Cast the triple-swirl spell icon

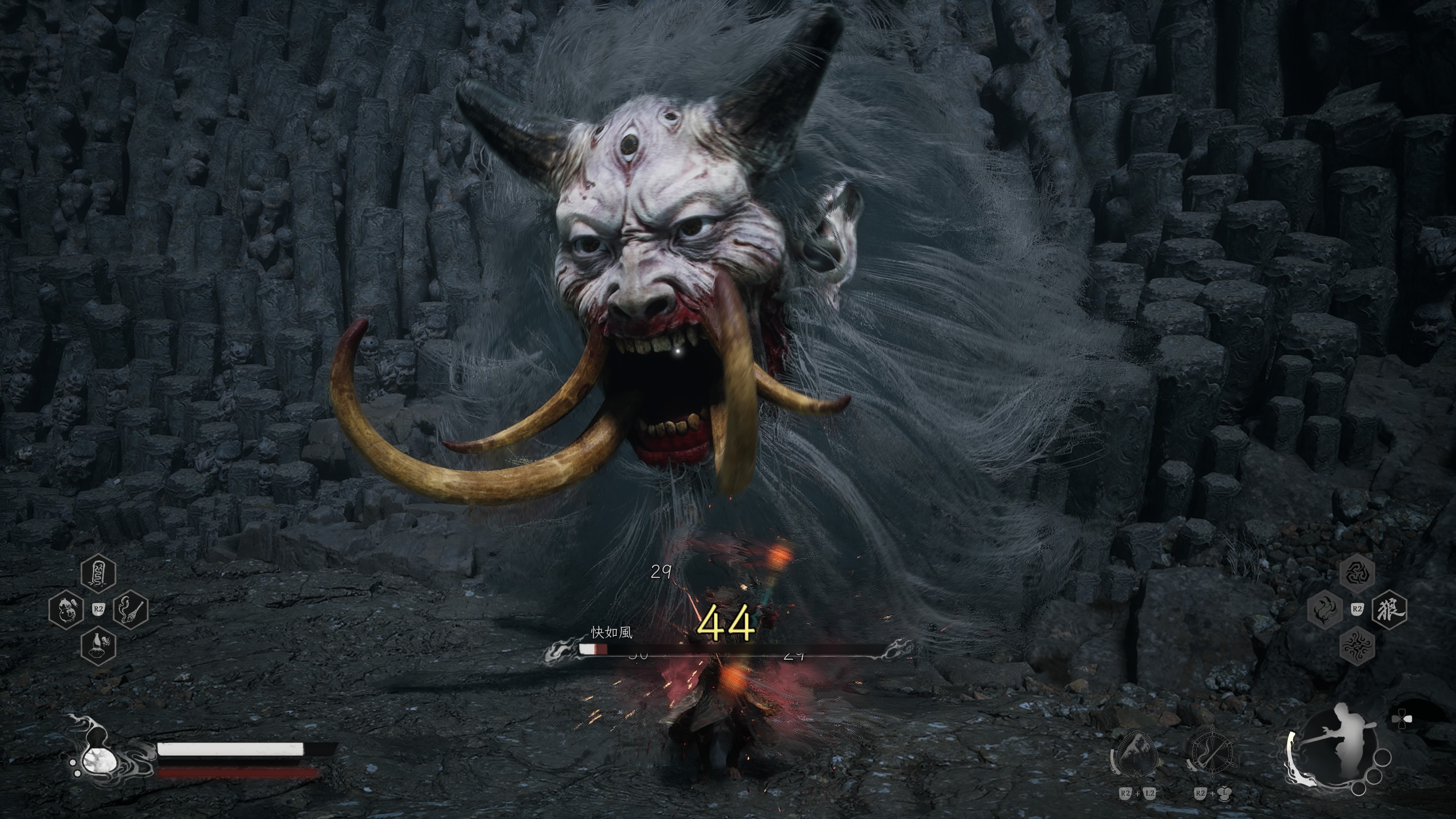(x=1357, y=573)
